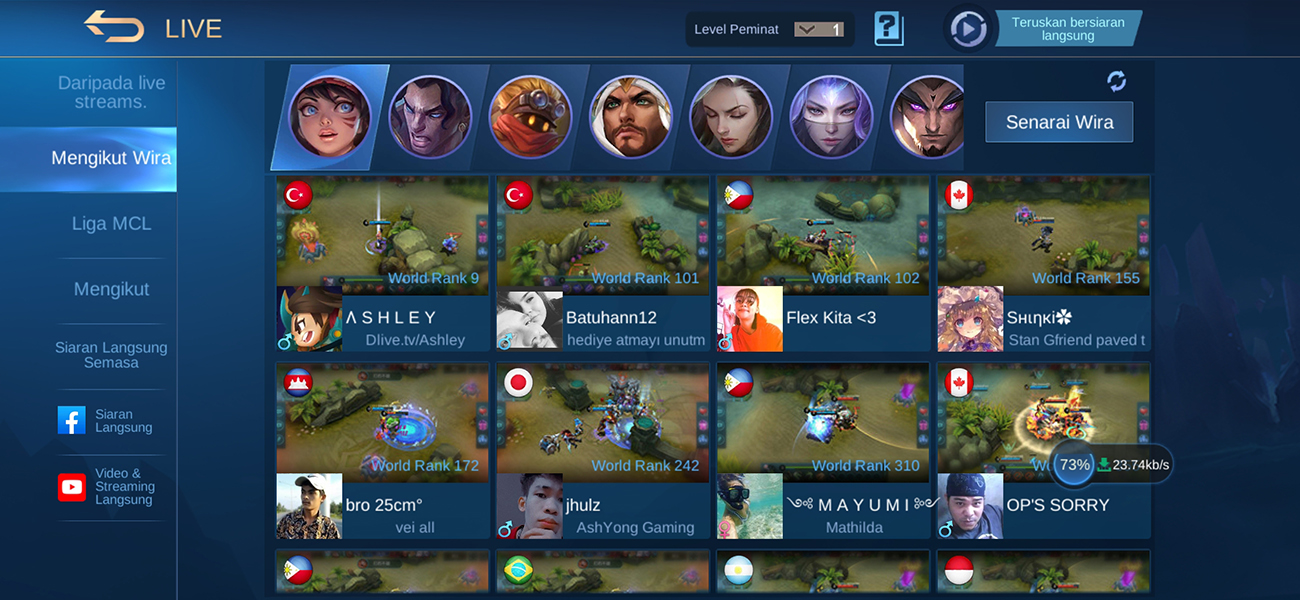Screen dimensions: 1300x600
Task: Go back using the return arrow
Action: (114, 27)
